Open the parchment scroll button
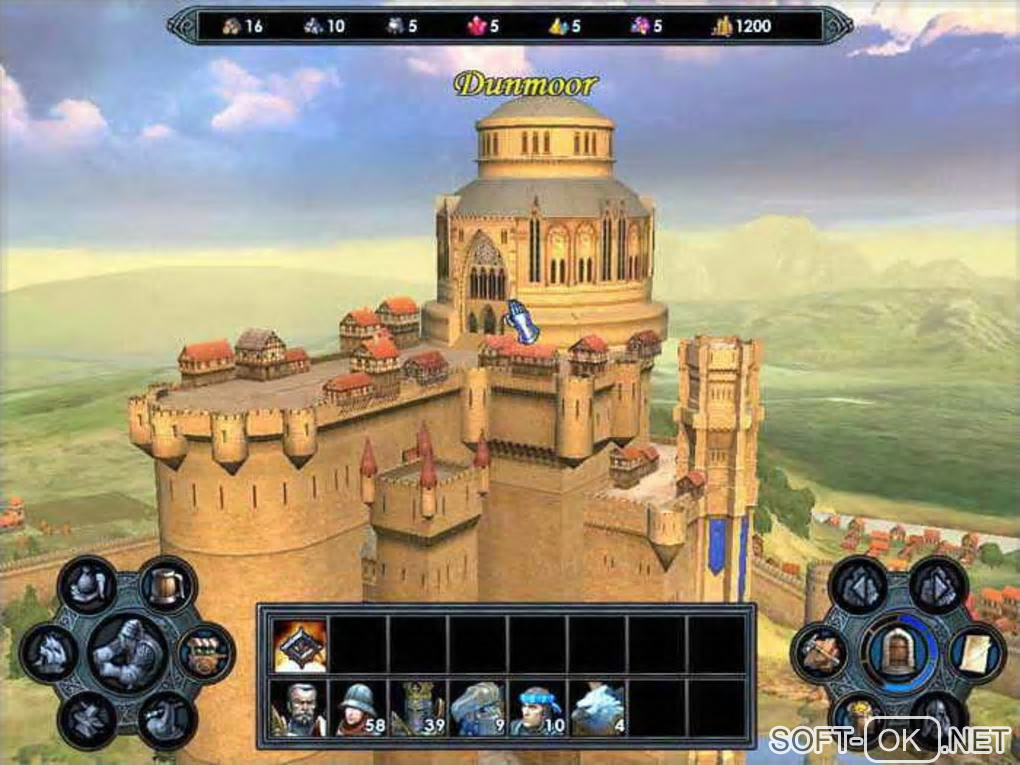Viewport: 1020px width, 765px height. [x=976, y=652]
